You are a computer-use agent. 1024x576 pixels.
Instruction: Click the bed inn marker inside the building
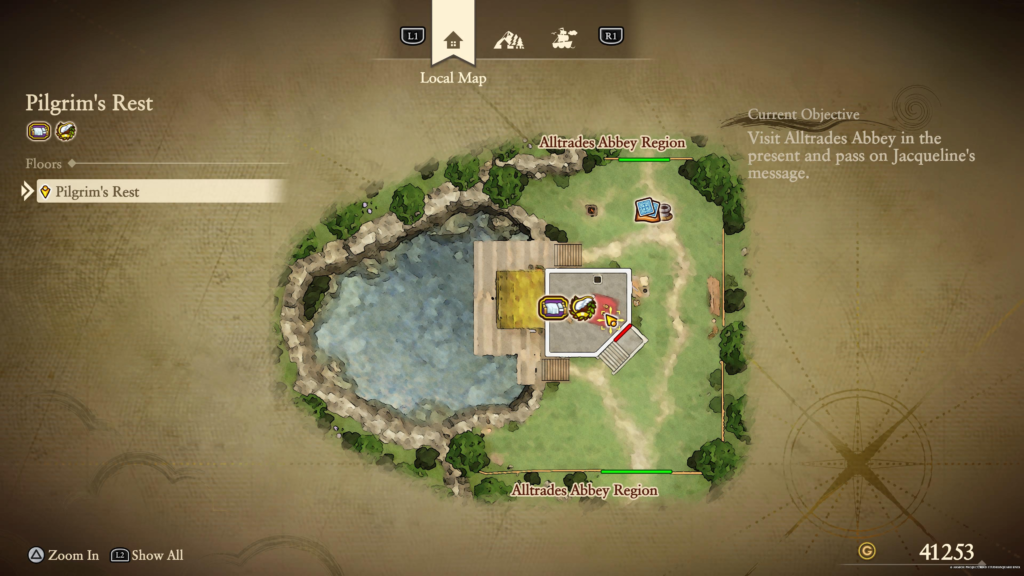click(552, 308)
